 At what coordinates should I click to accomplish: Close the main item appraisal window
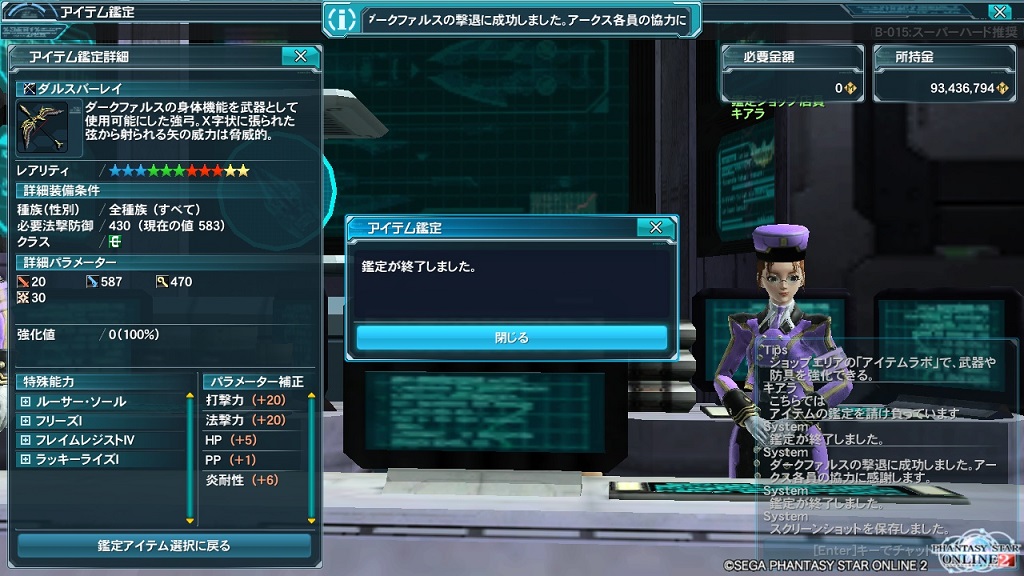[x=998, y=13]
